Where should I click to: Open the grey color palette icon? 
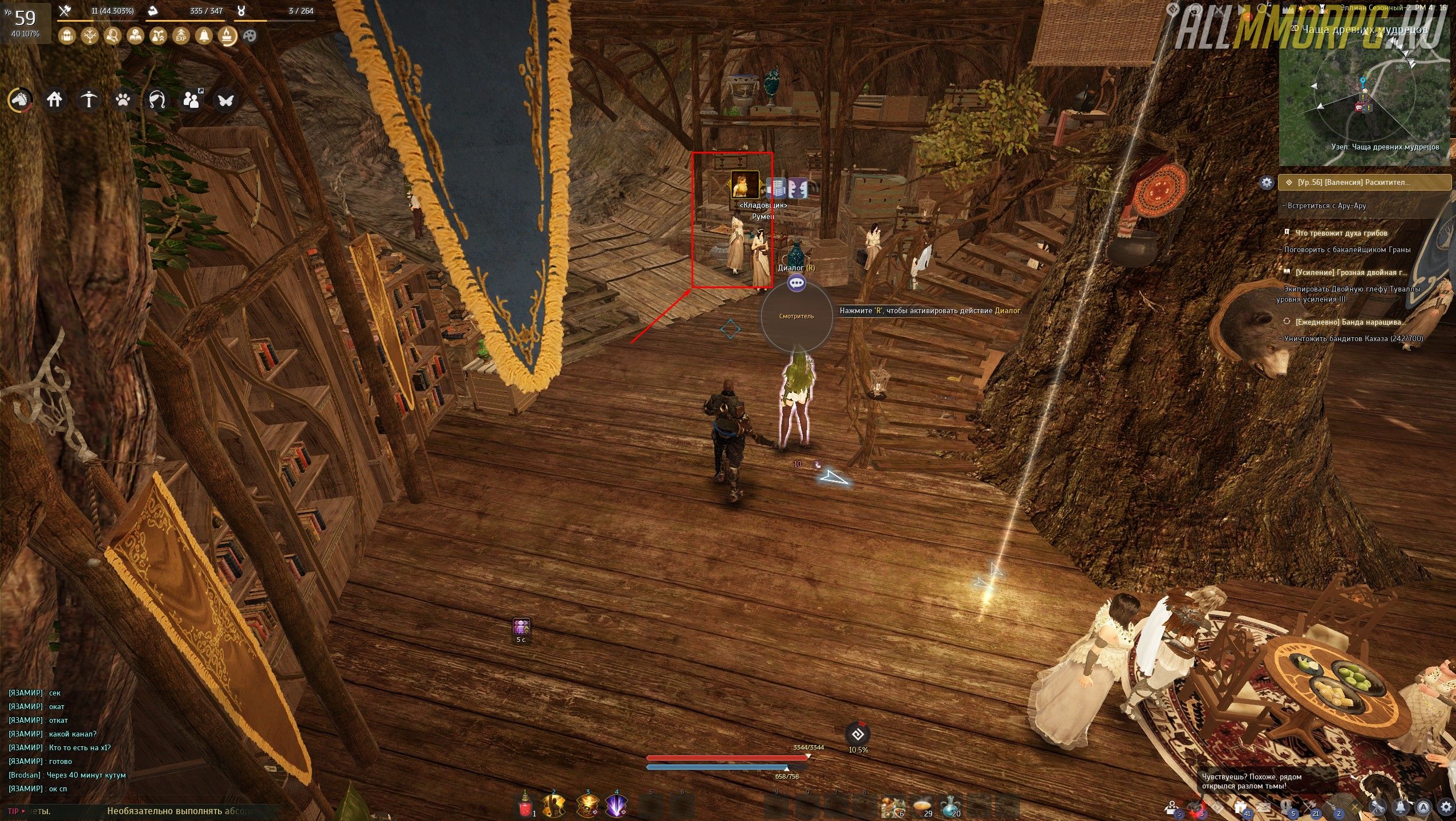250,36
